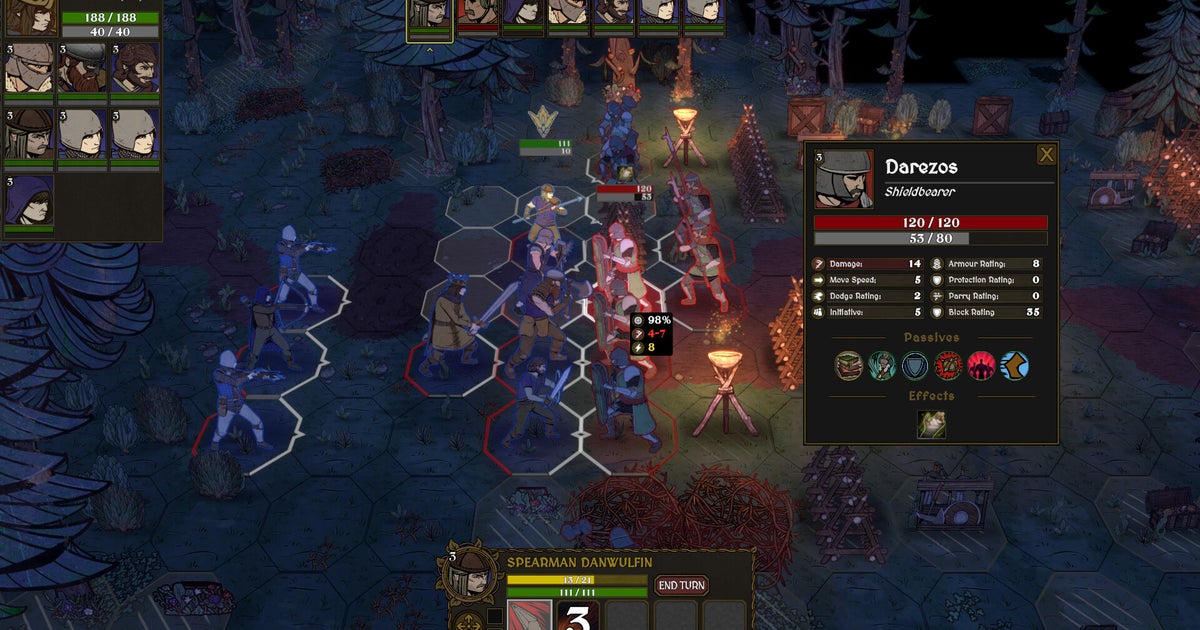Inspect the blue boot passive icon
Viewport: 1200px width, 630px height.
coord(1014,366)
